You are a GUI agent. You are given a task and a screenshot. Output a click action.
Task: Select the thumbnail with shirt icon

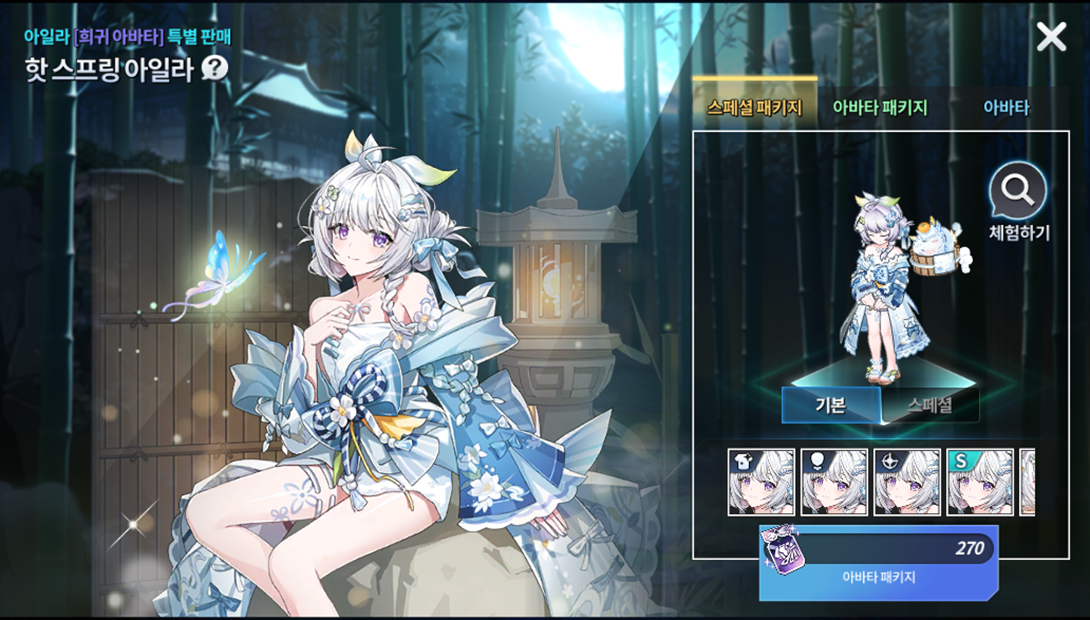click(x=761, y=482)
